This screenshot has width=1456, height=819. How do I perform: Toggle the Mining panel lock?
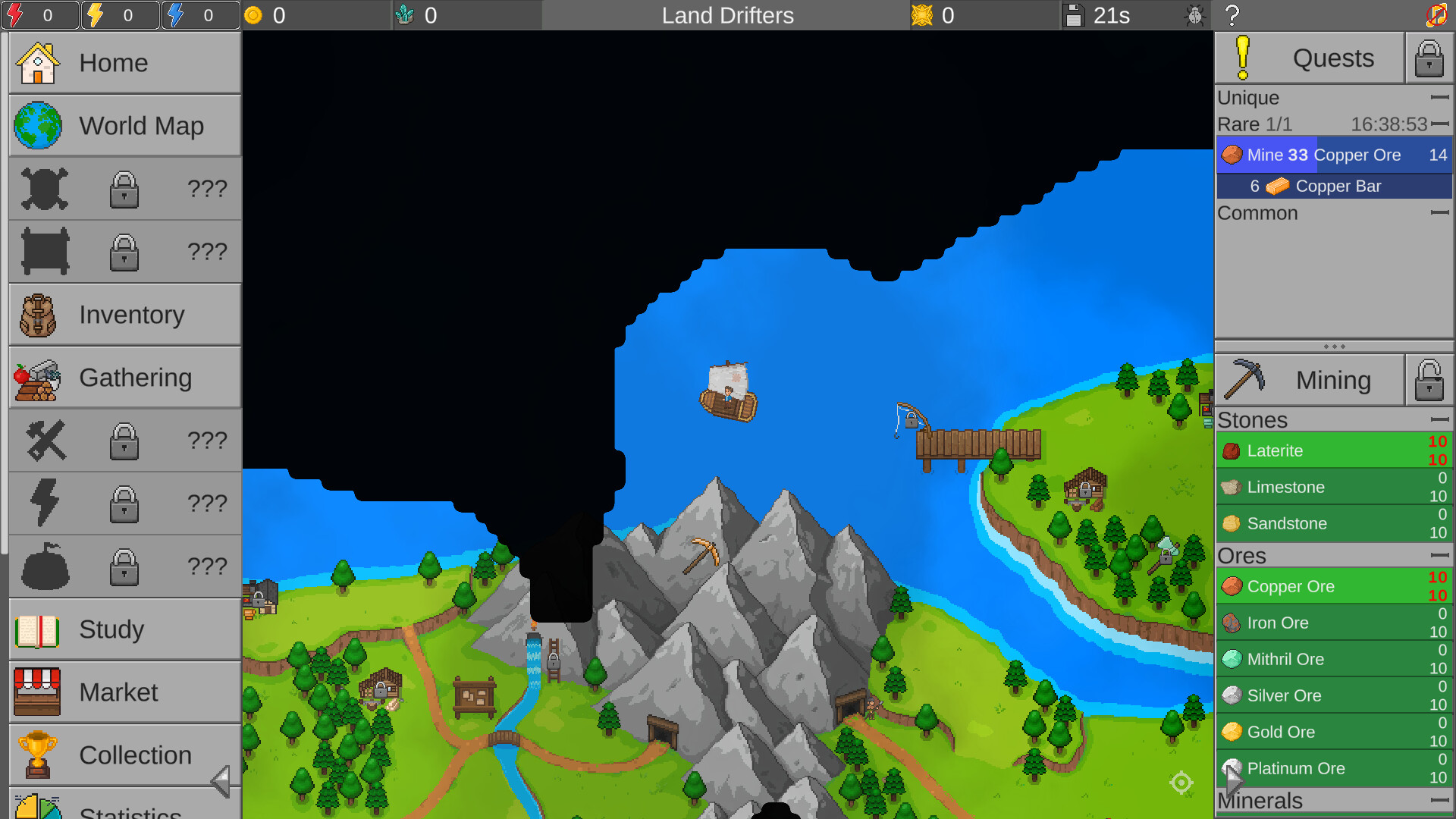pyautogui.click(x=1429, y=379)
